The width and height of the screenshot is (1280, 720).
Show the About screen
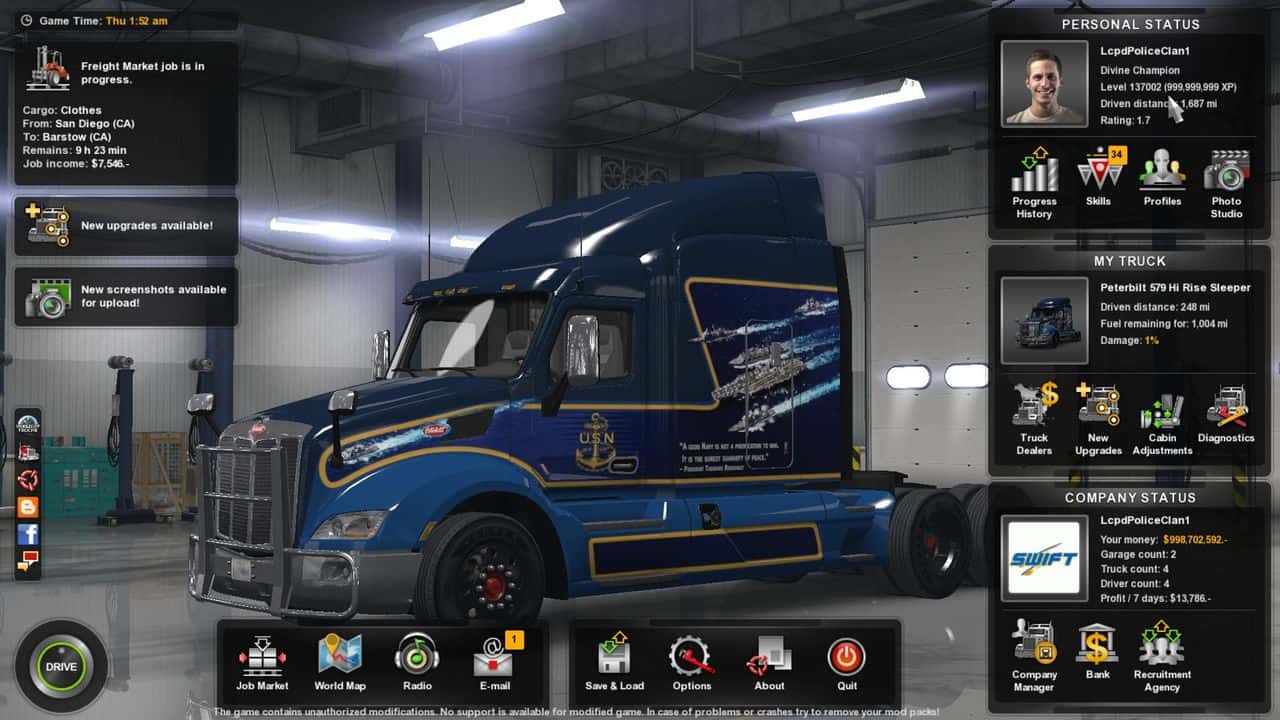pyautogui.click(x=769, y=662)
